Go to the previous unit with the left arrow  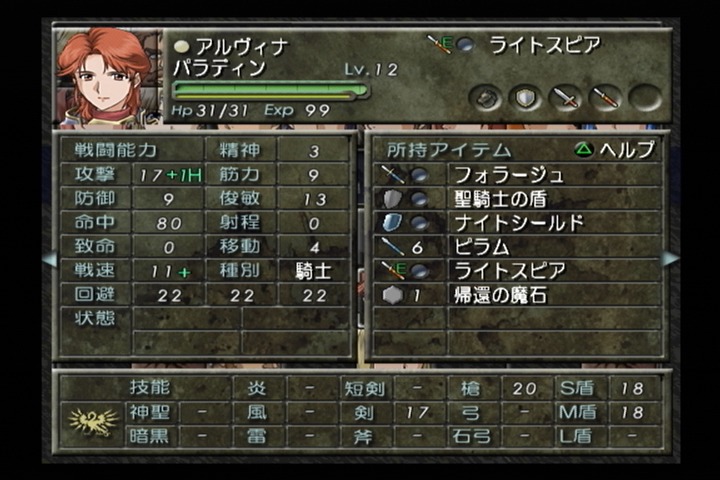(x=48, y=259)
